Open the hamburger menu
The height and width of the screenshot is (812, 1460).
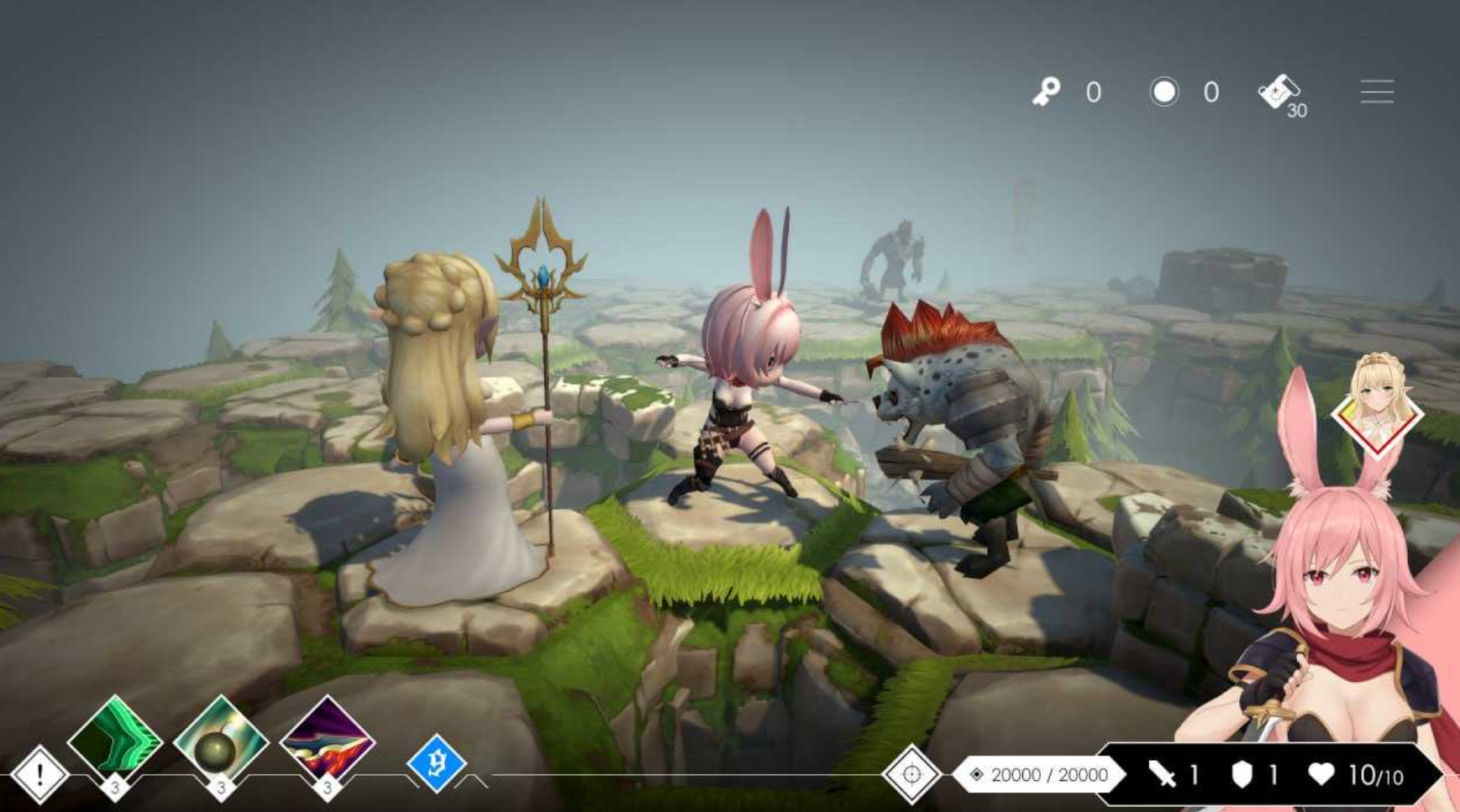coord(1377,92)
